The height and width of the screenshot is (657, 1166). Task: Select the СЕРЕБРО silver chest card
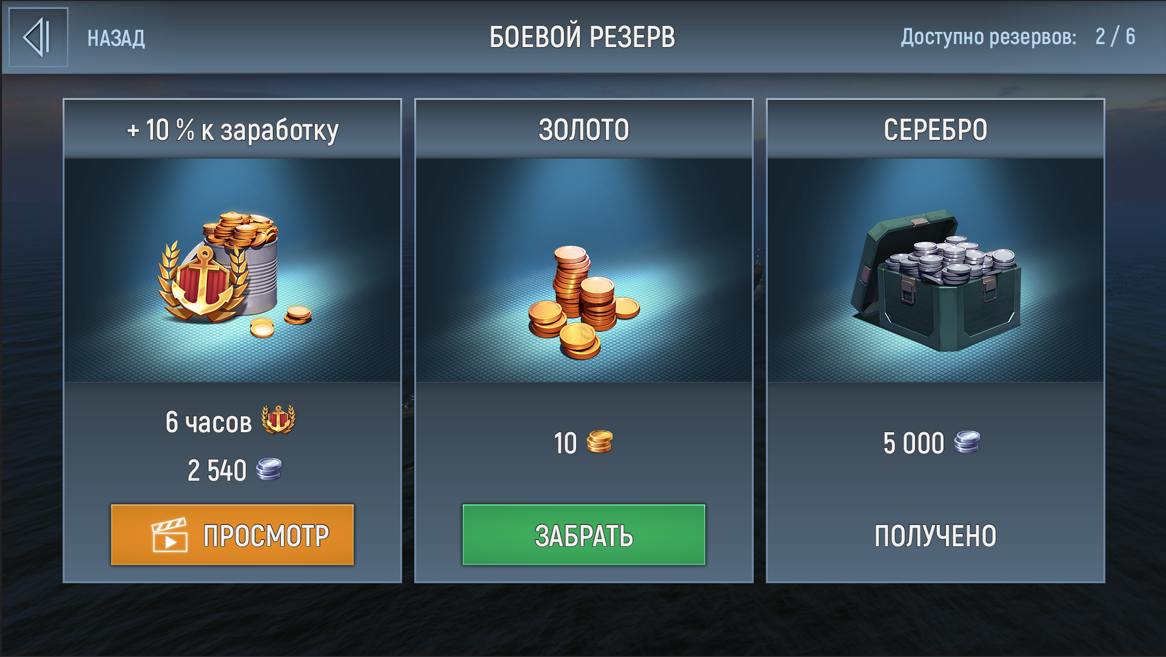(x=935, y=270)
